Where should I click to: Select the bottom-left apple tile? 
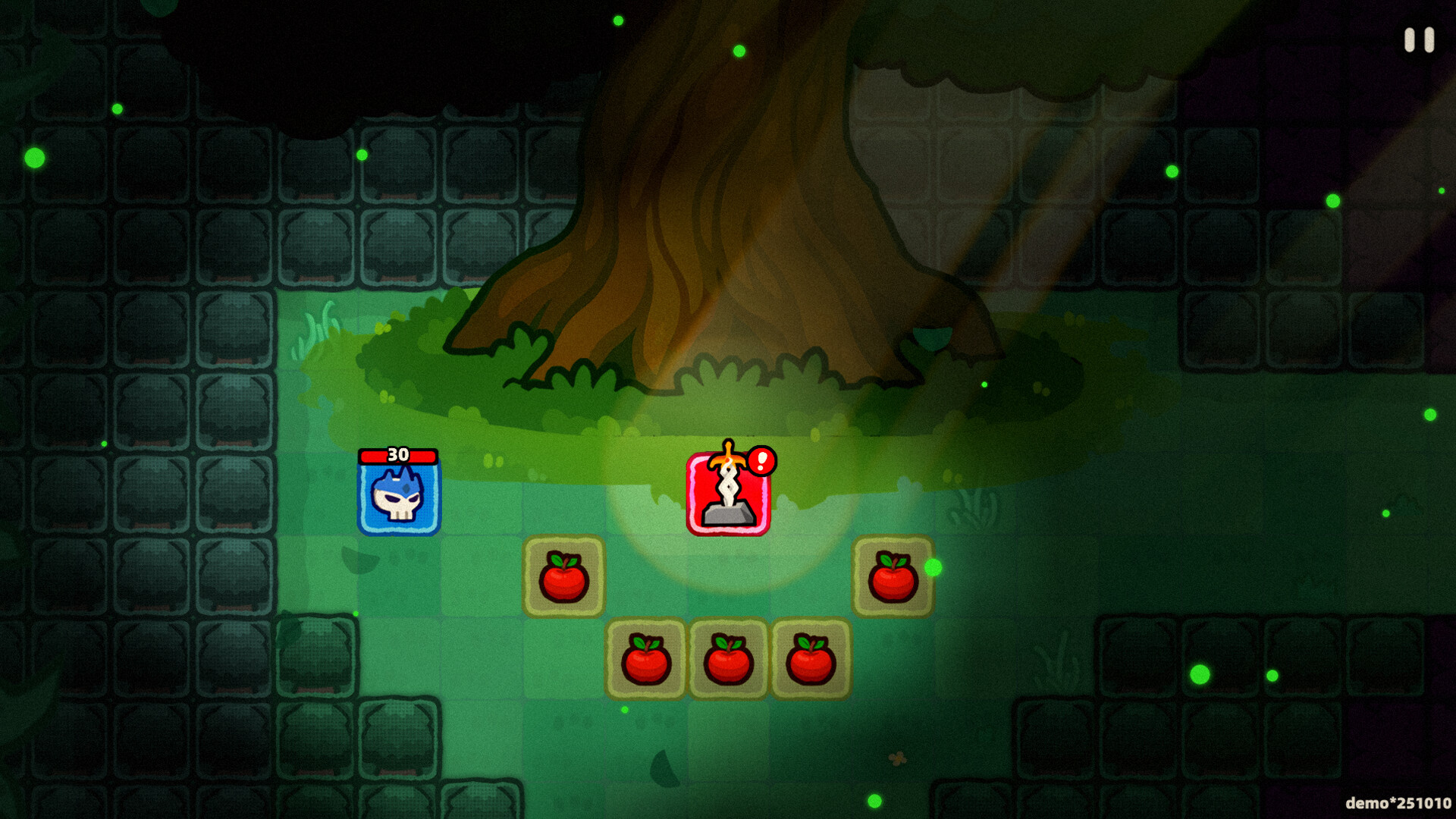coord(646,660)
